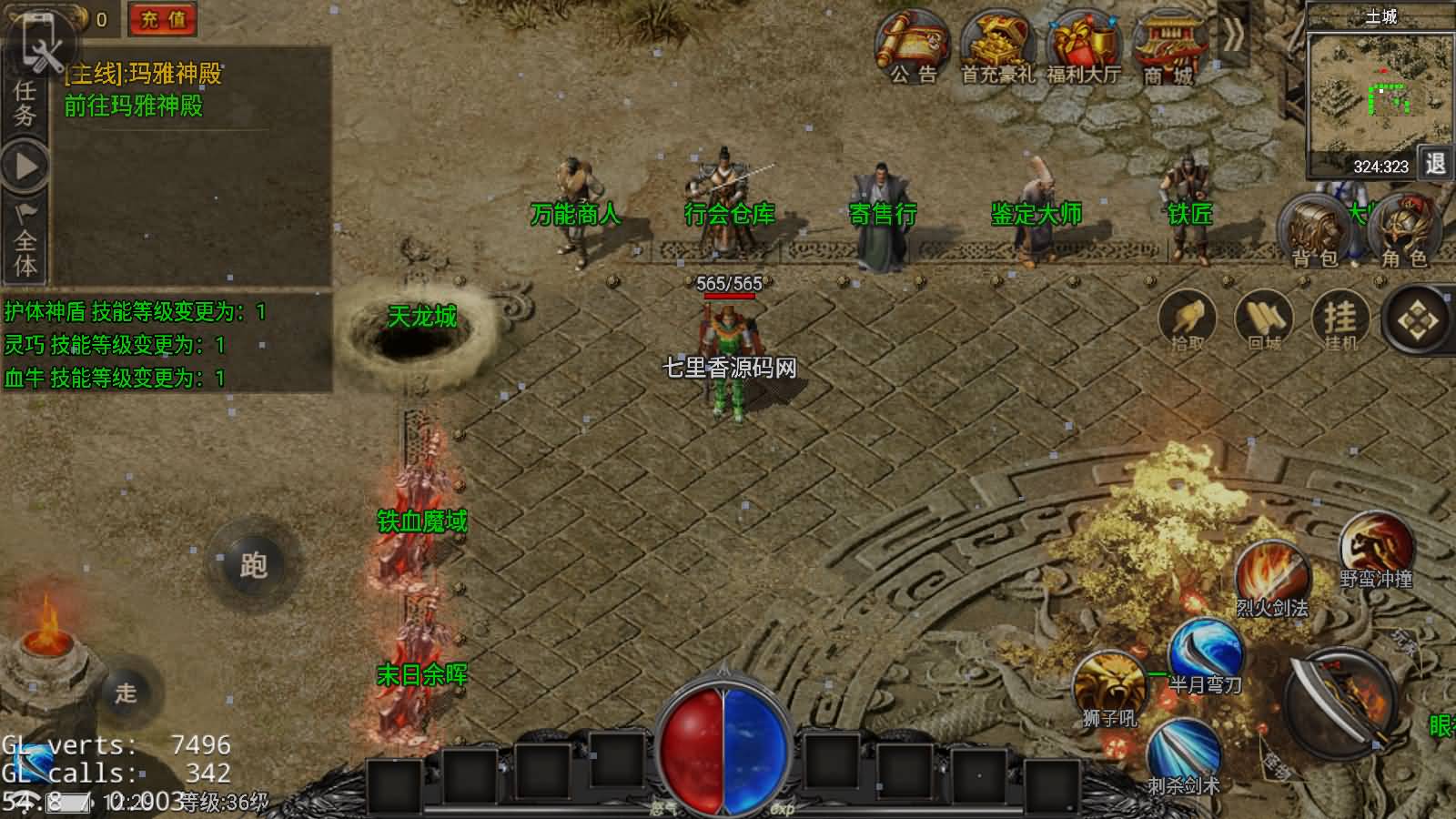1456x819 pixels.
Task: Click the 退 exit button by the minimap
Action: (x=1435, y=164)
